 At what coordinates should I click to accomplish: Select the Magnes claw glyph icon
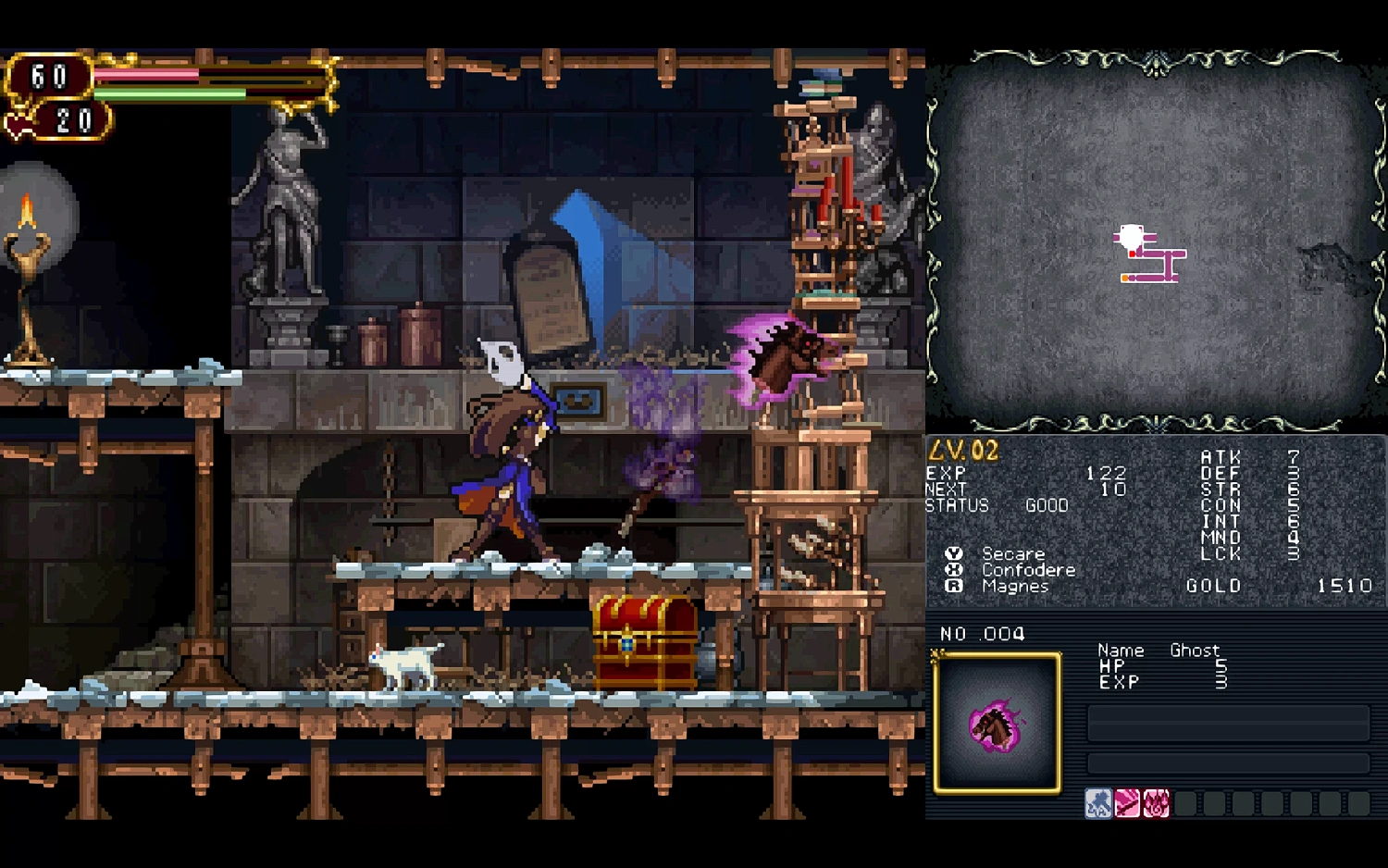(1155, 803)
